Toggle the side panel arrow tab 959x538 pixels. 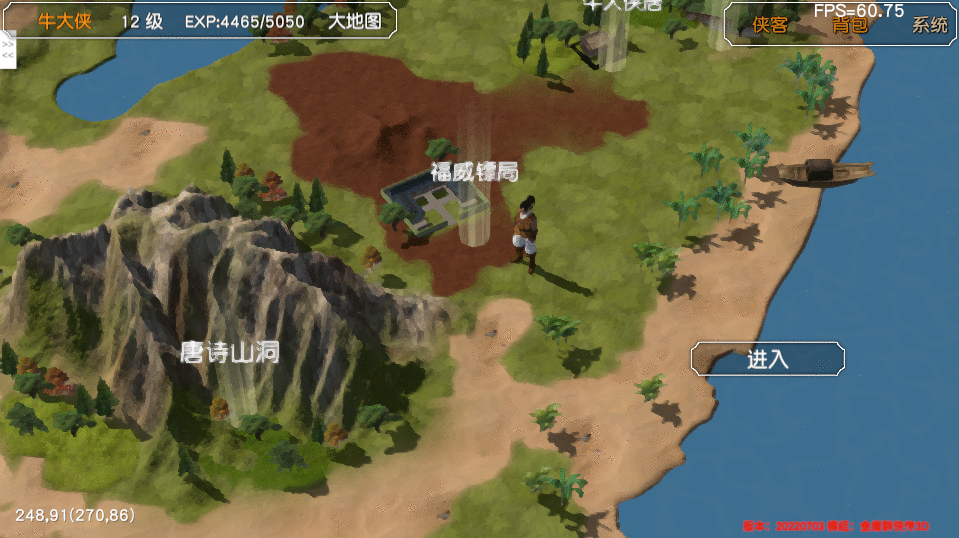point(8,49)
